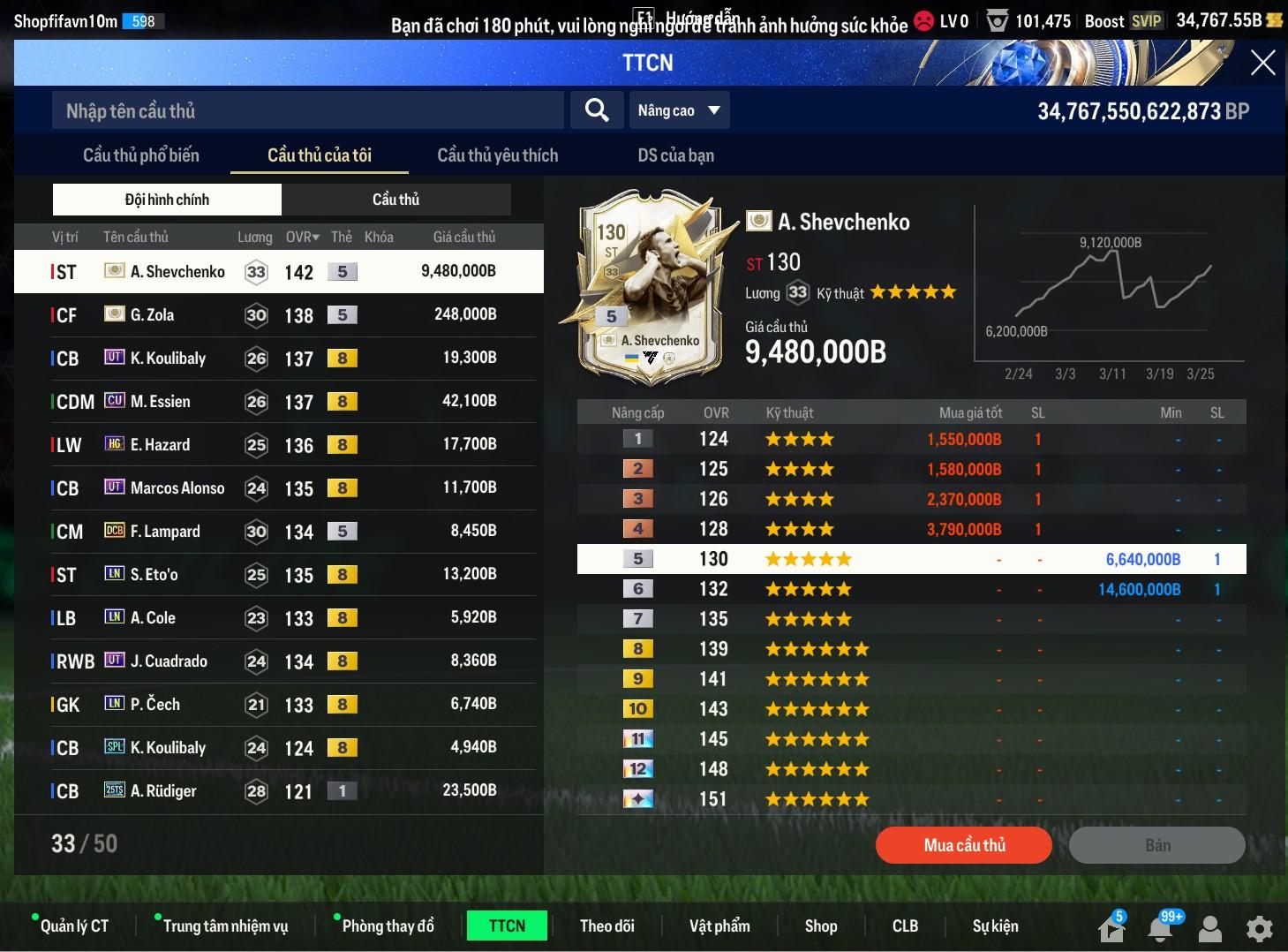Open the Cầu thủ yêu thích tab

[497, 155]
